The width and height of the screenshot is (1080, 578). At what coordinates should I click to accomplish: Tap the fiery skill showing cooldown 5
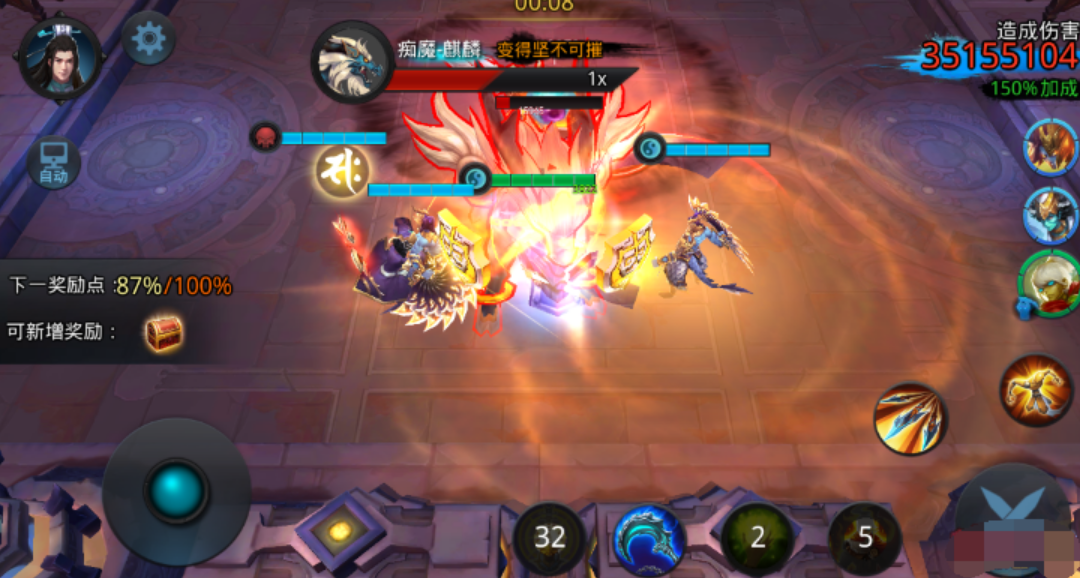865,538
